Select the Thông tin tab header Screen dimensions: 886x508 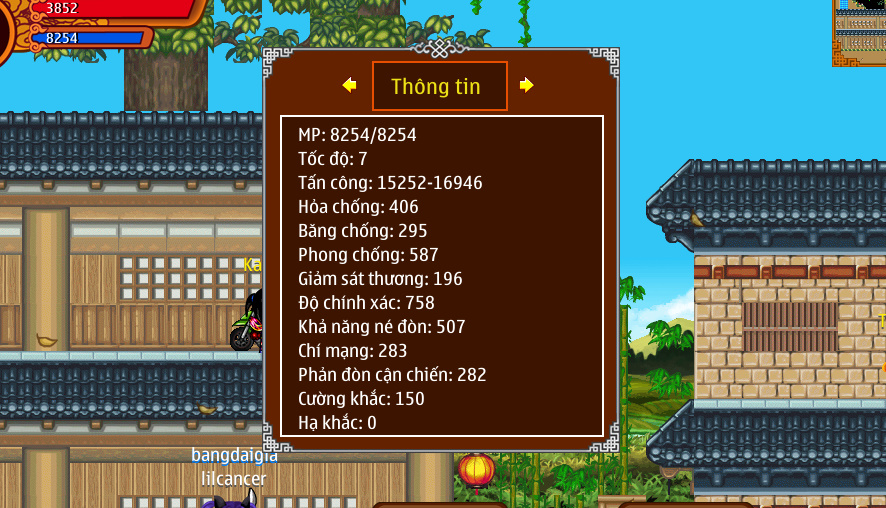(x=439, y=86)
